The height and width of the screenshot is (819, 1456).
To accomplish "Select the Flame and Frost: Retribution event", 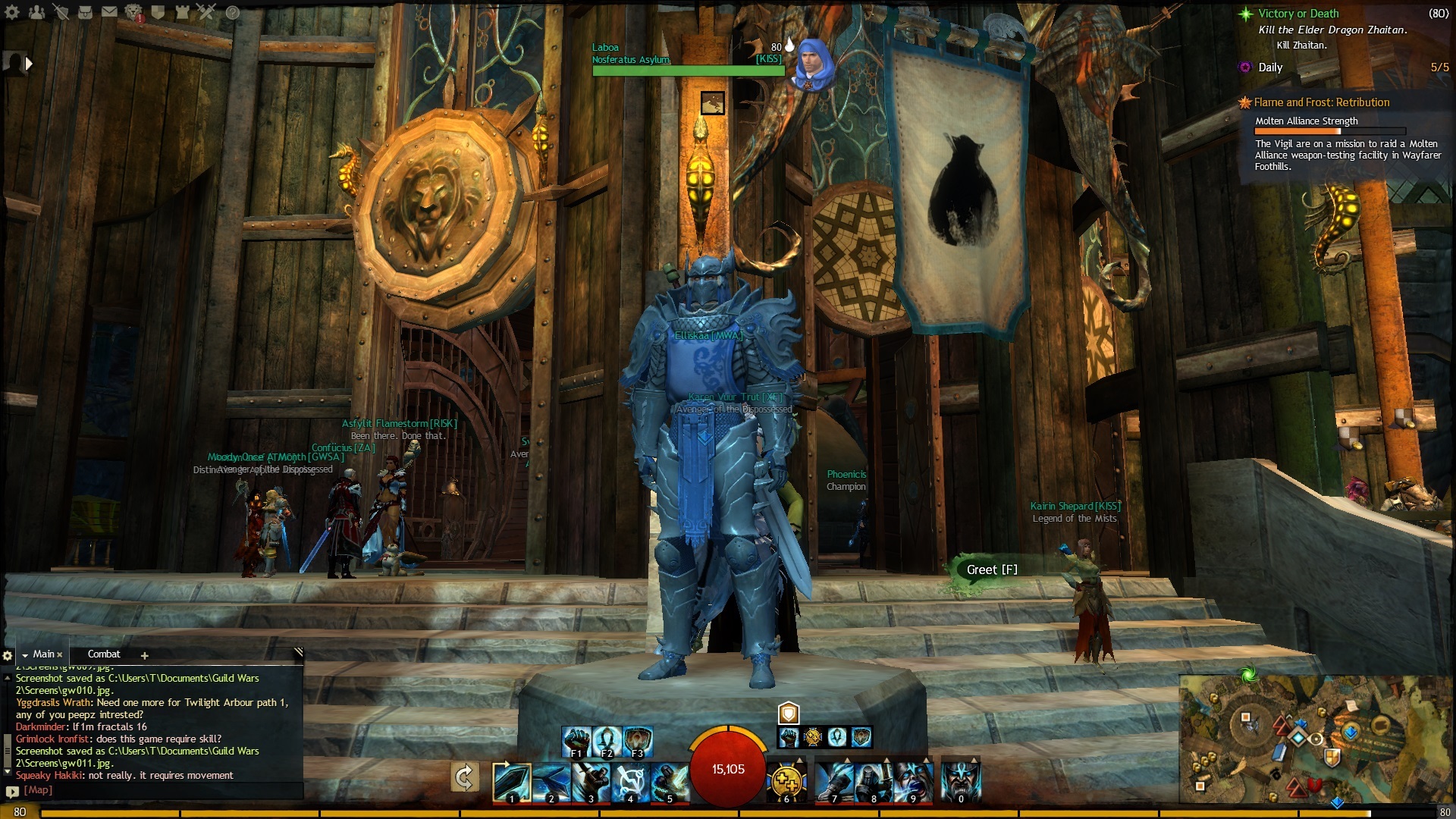I will (x=1321, y=102).
